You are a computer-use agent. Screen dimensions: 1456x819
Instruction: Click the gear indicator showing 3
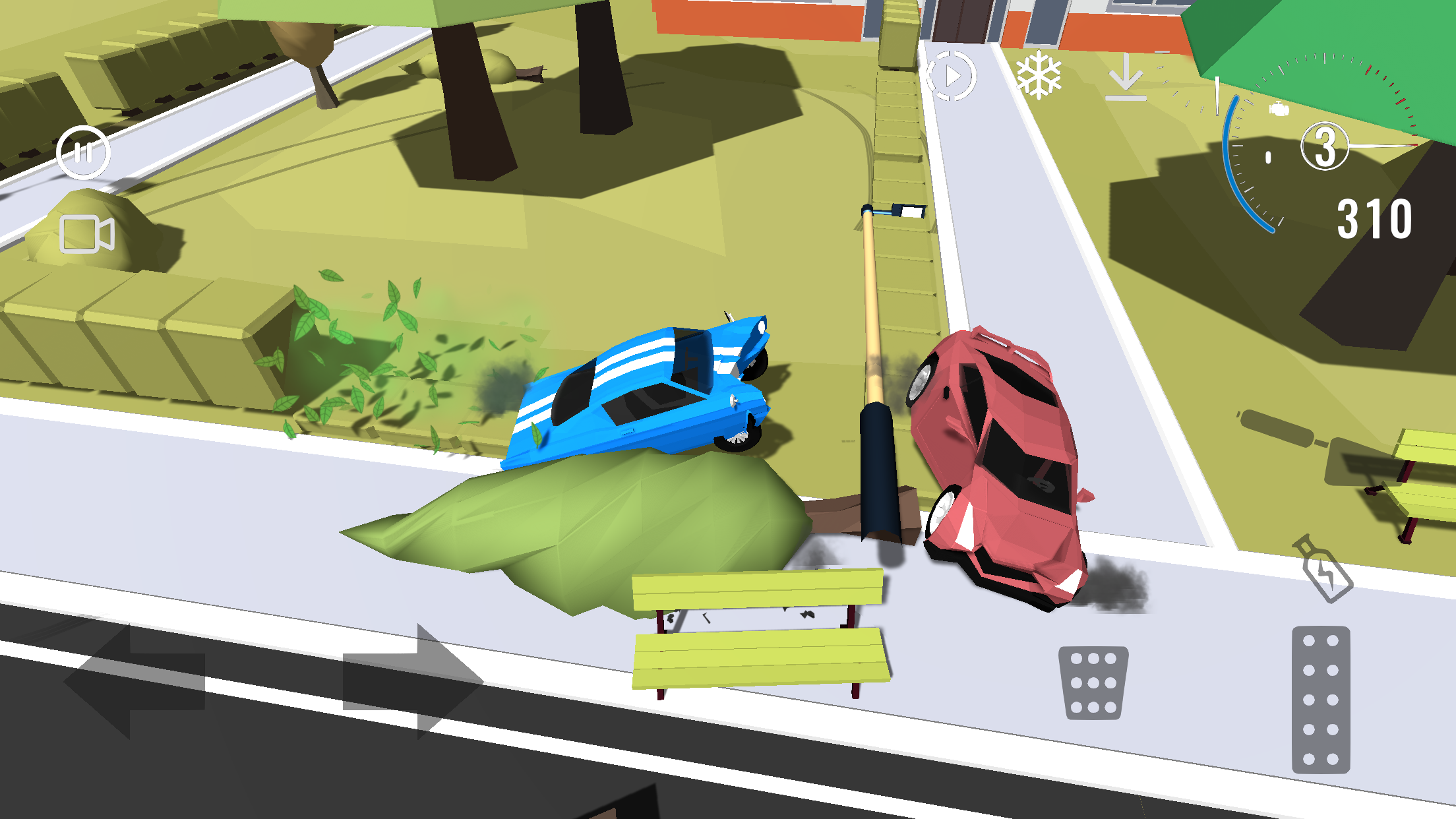pyautogui.click(x=1324, y=146)
